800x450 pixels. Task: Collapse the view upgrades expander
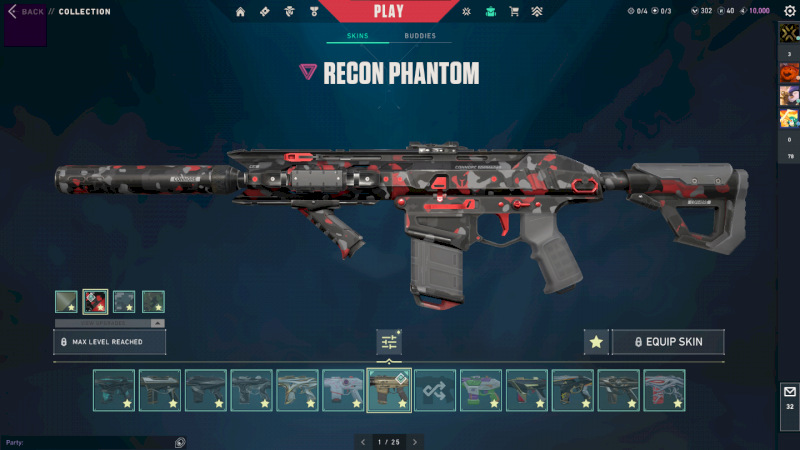[x=156, y=323]
